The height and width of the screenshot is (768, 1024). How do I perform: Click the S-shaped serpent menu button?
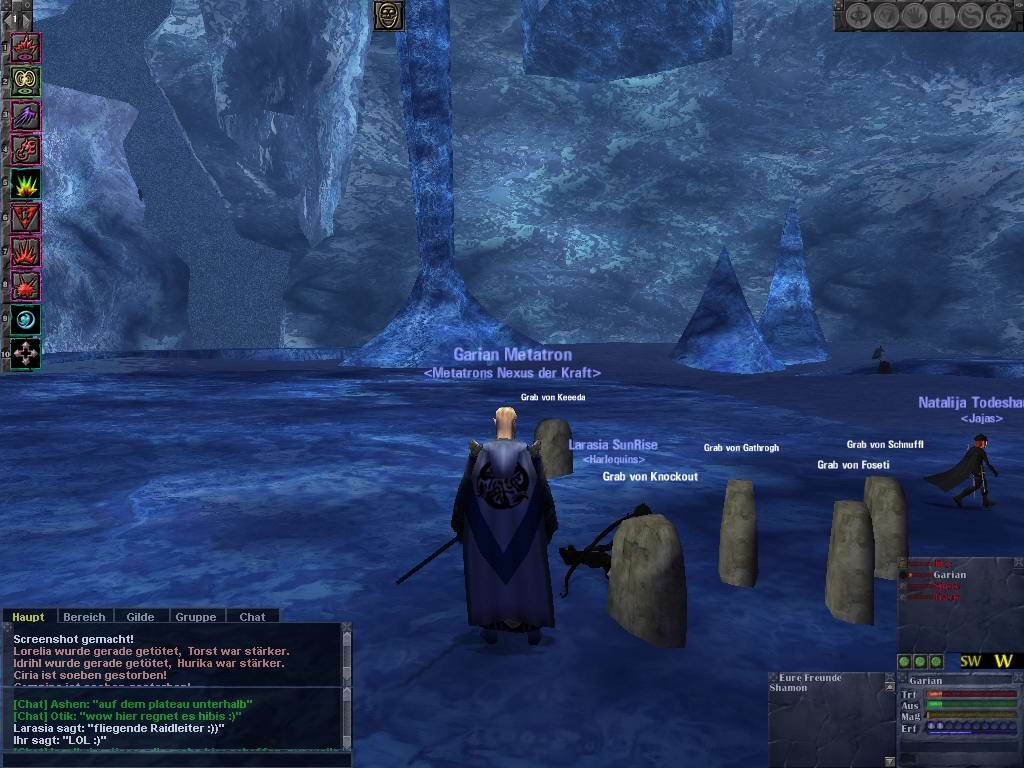(969, 16)
